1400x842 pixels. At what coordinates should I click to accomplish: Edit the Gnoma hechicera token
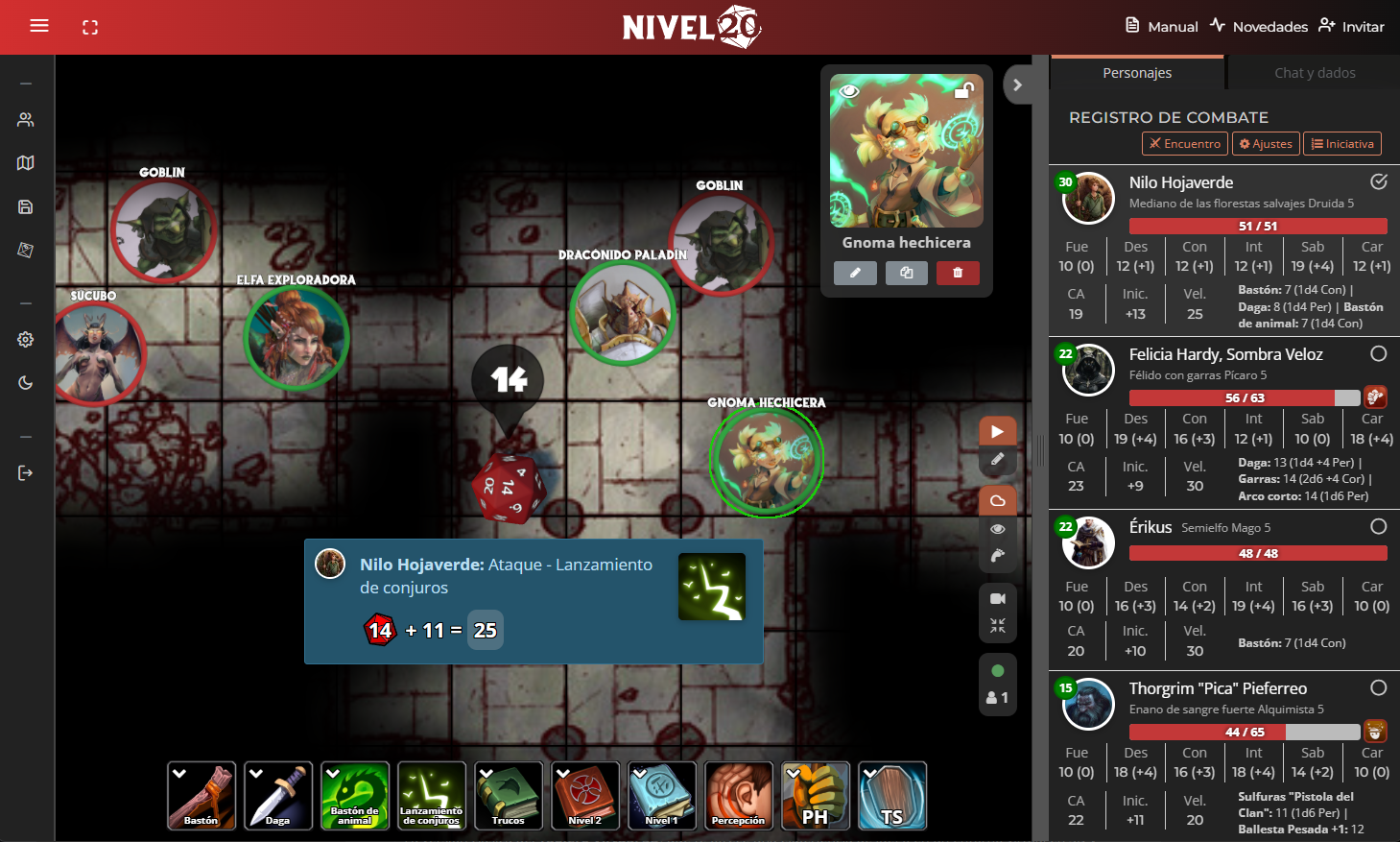tap(855, 273)
